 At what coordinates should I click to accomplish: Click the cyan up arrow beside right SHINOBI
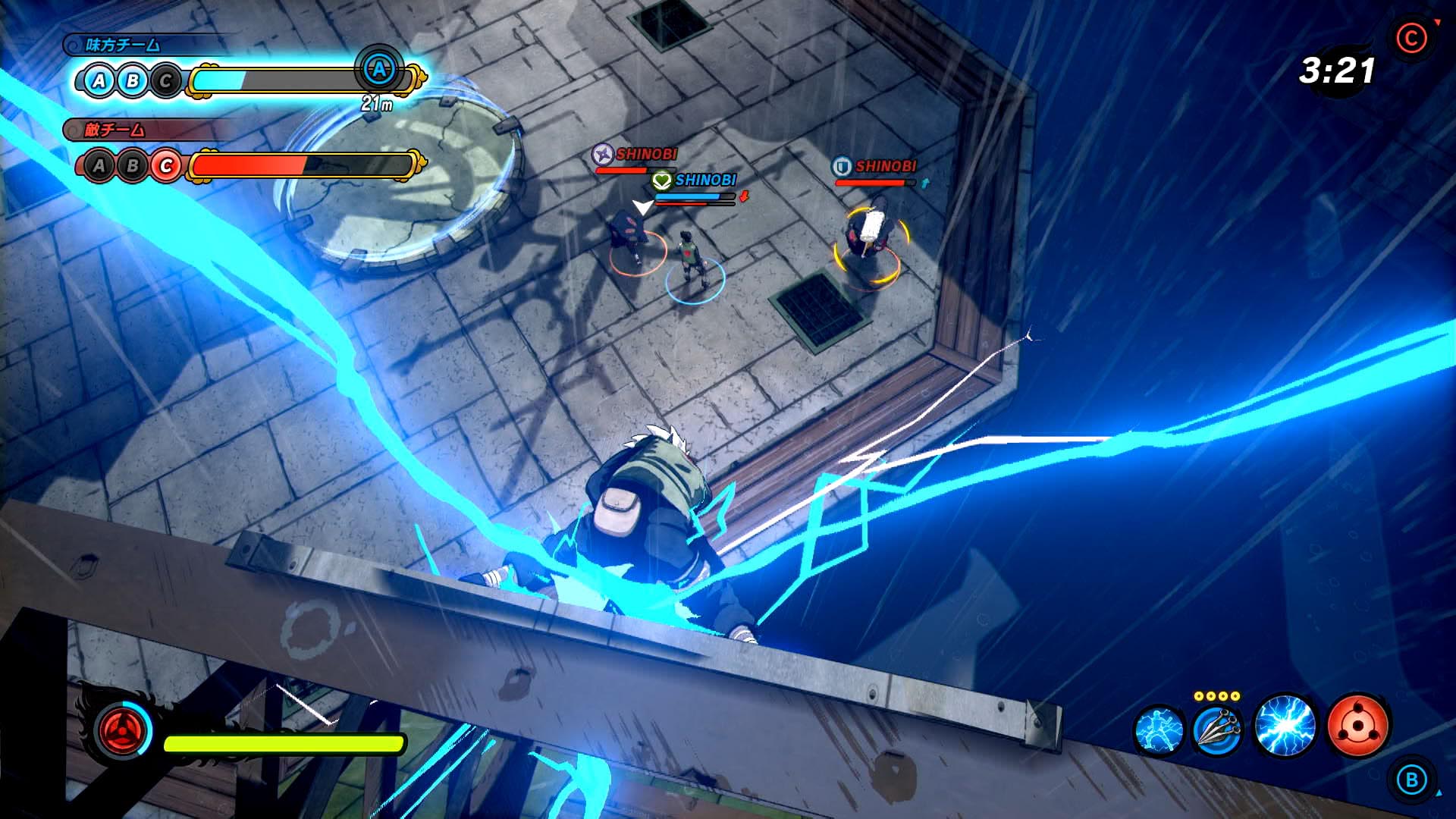(925, 183)
